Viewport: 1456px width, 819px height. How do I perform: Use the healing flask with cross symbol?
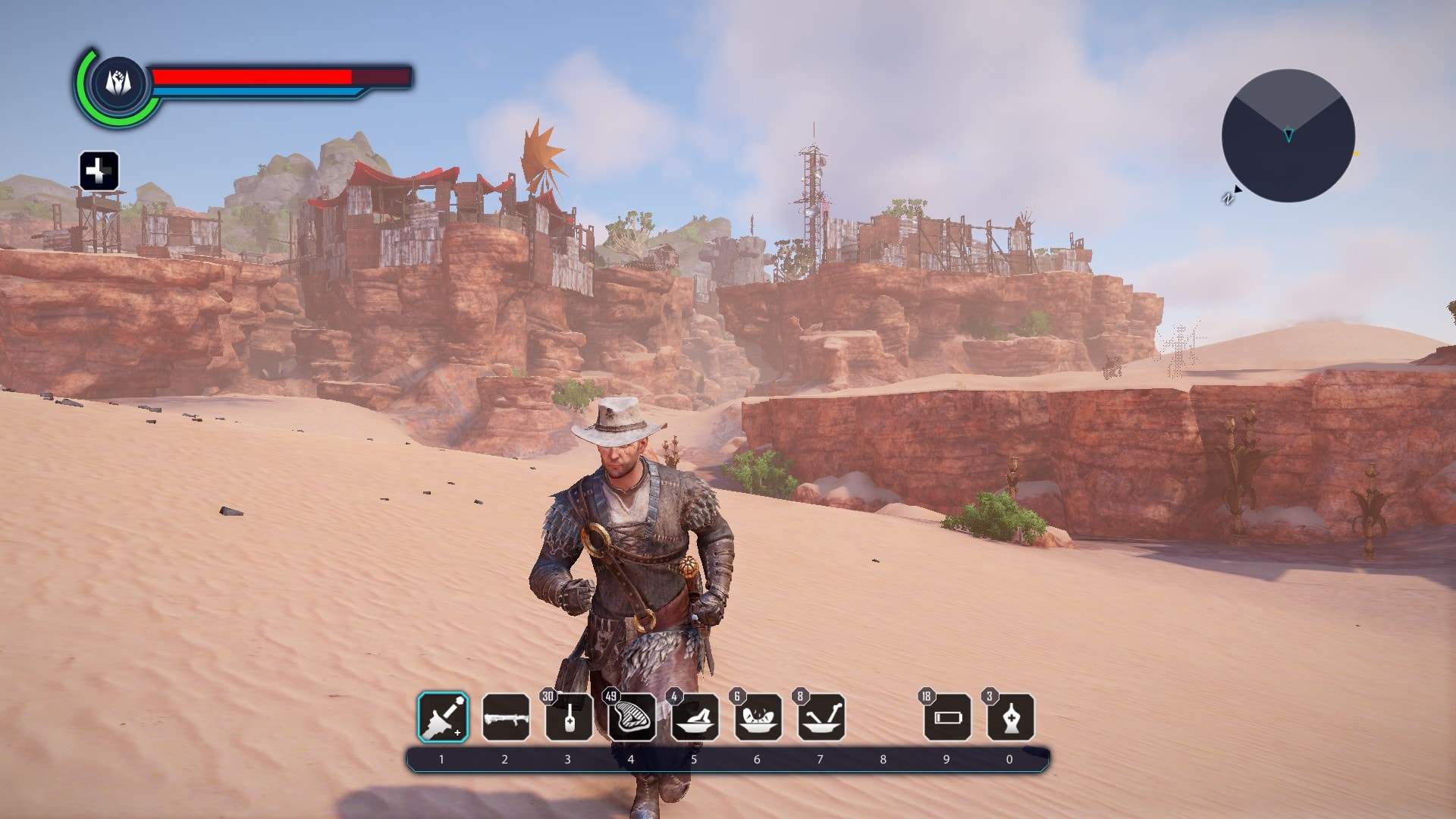pos(1010,717)
